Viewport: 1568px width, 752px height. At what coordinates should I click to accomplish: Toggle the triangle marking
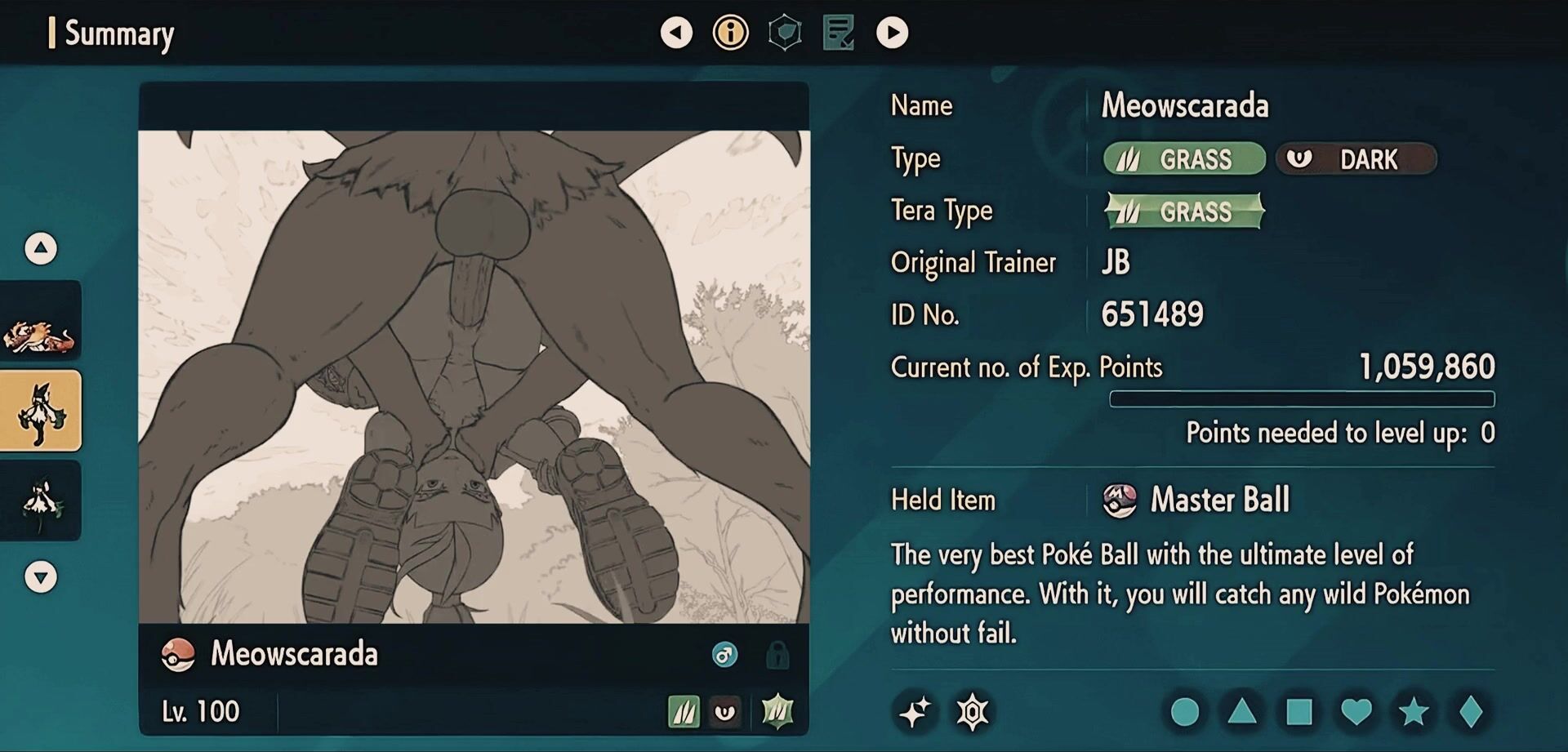(1241, 712)
